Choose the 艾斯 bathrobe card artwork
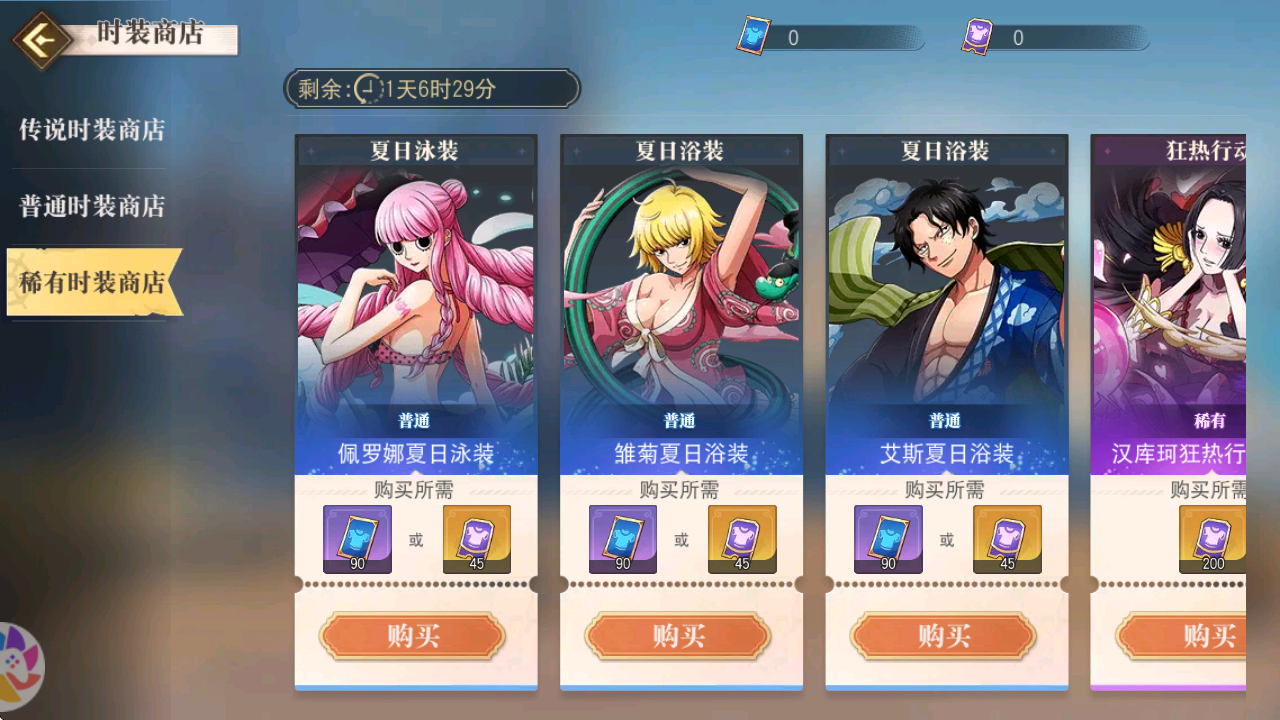1280x720 pixels. (x=946, y=290)
